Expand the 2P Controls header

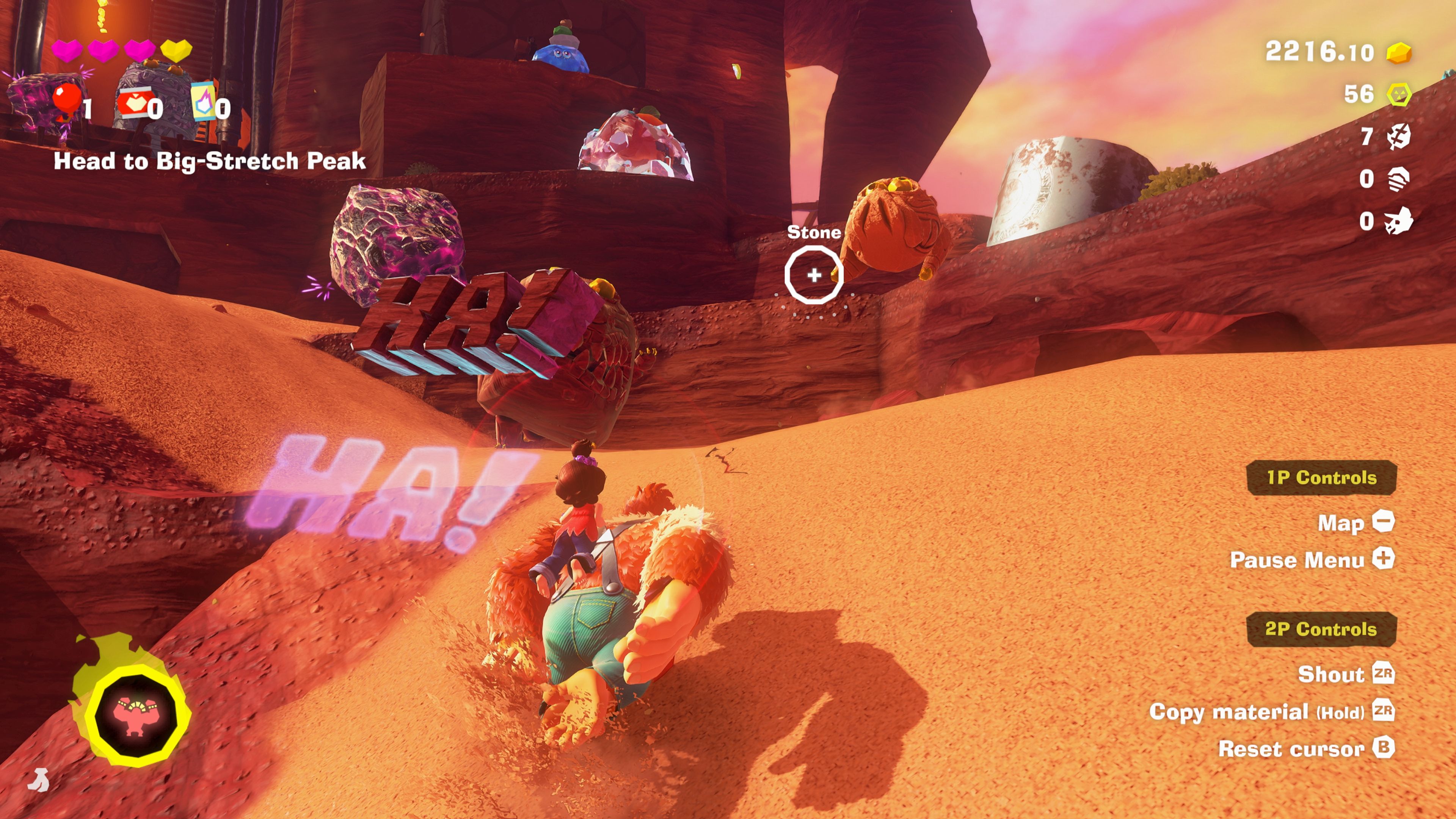pyautogui.click(x=1322, y=629)
